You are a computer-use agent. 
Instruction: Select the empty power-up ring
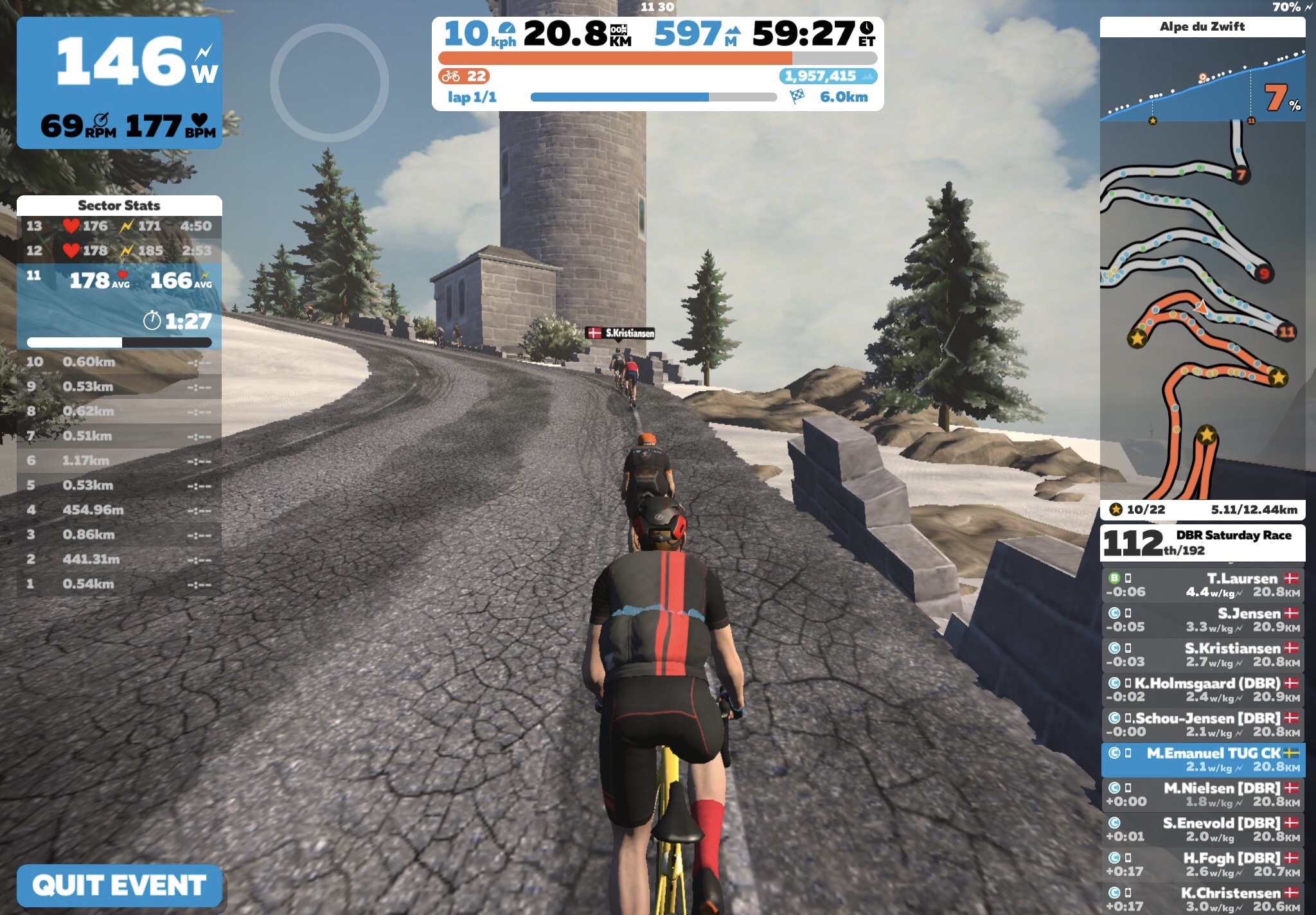(329, 82)
